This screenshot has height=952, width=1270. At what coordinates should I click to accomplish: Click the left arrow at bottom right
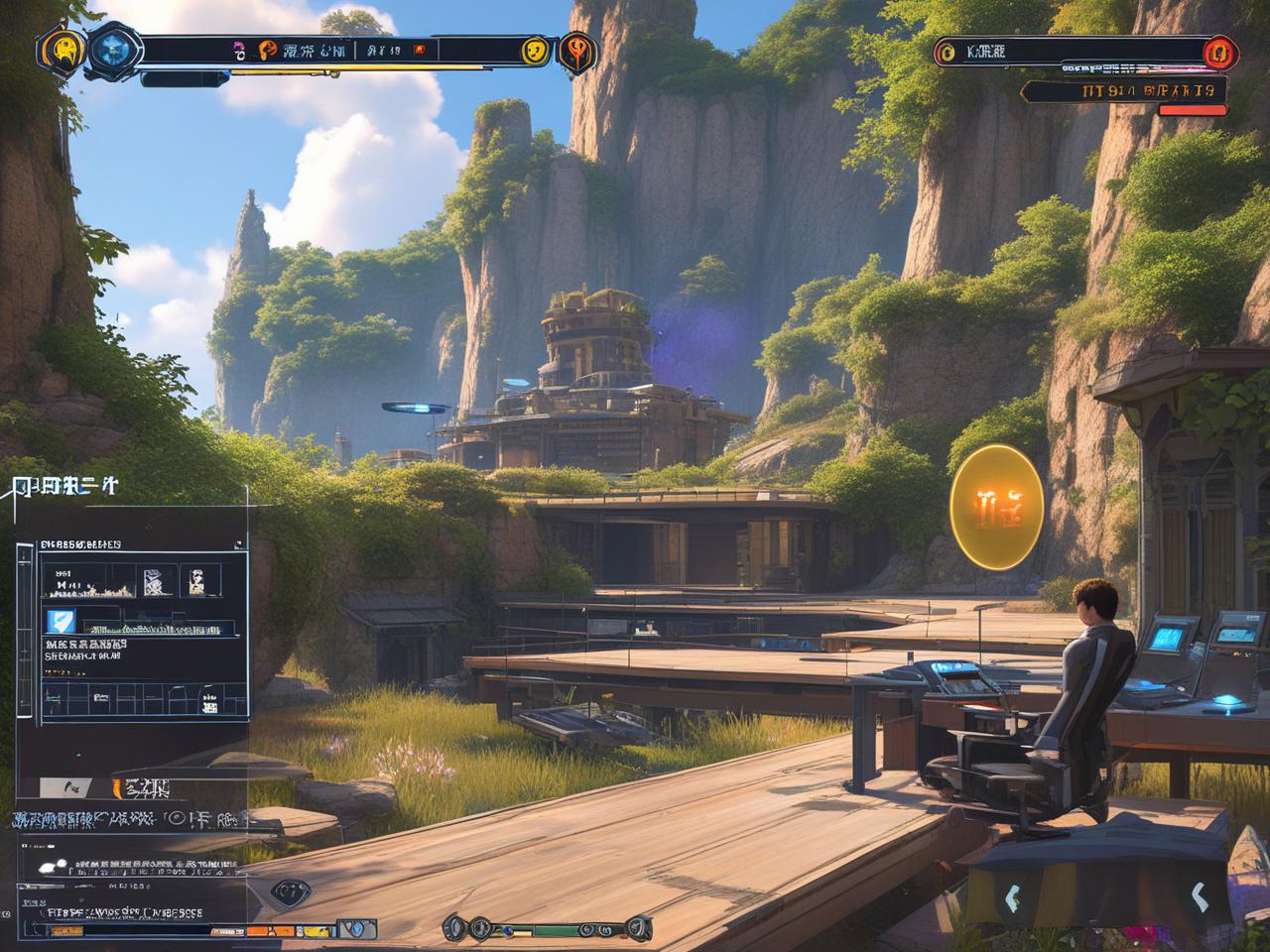[1011, 898]
